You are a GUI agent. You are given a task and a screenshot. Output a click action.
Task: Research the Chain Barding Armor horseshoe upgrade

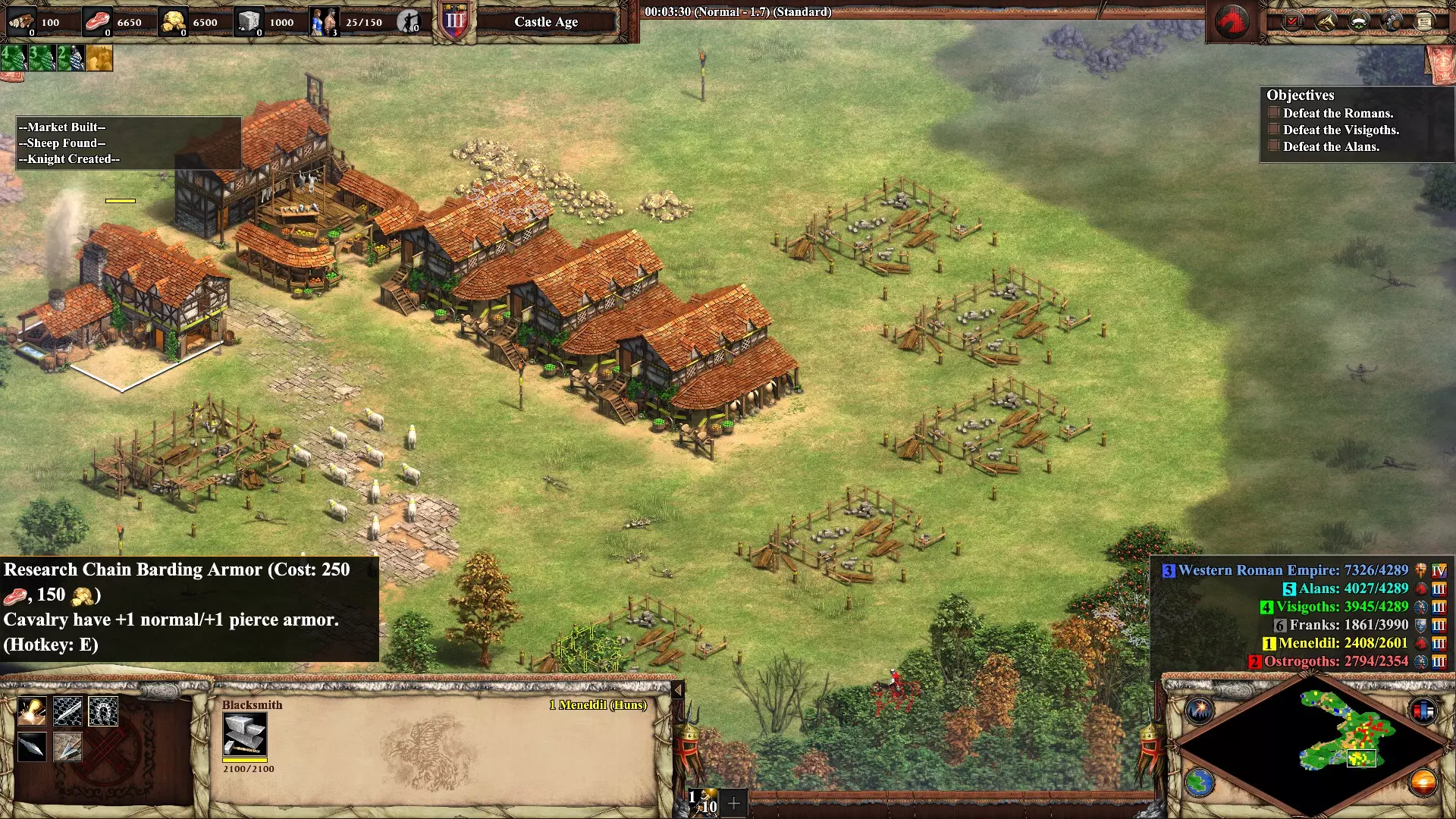click(x=102, y=712)
